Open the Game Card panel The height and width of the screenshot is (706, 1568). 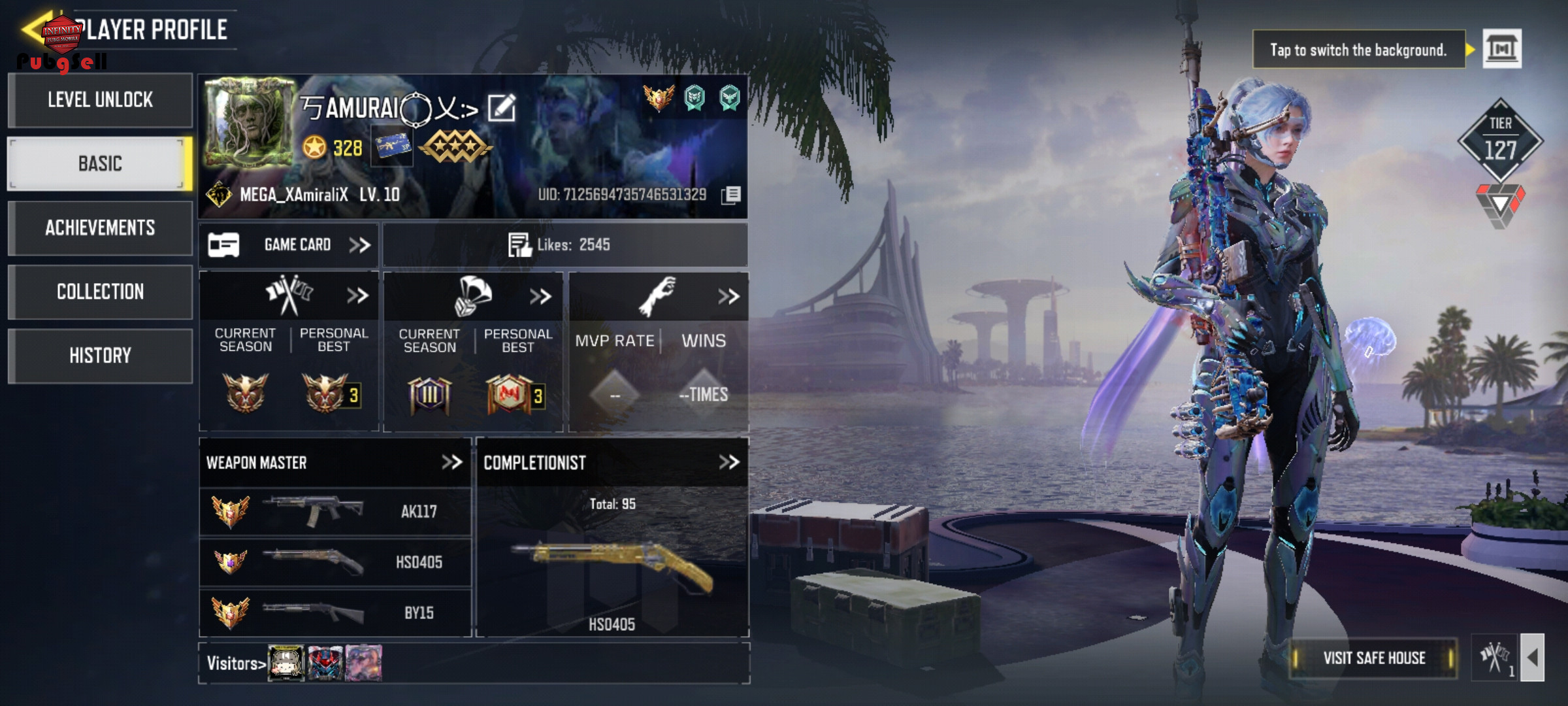click(x=289, y=245)
